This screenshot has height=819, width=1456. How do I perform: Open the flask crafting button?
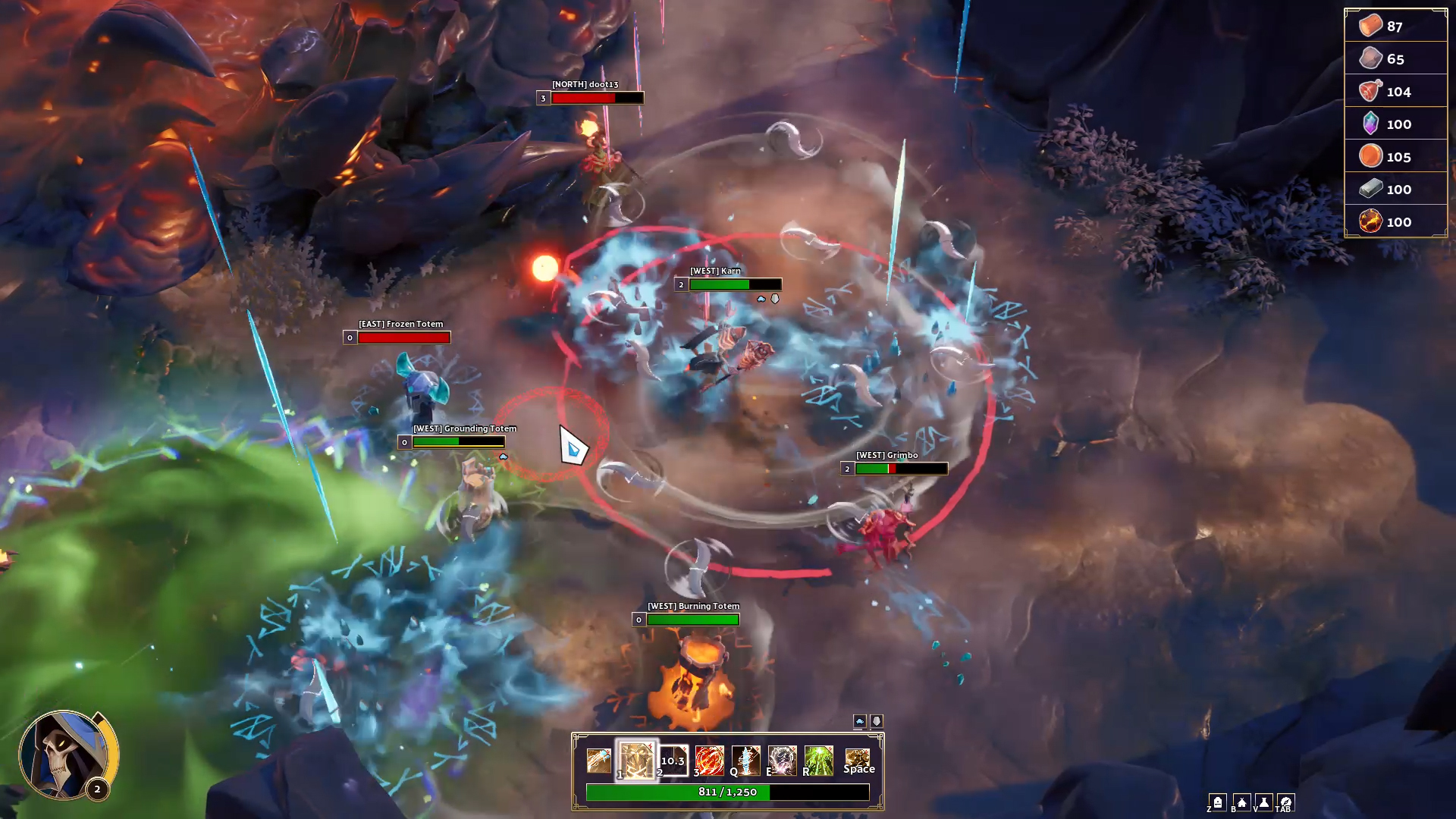tap(1264, 802)
